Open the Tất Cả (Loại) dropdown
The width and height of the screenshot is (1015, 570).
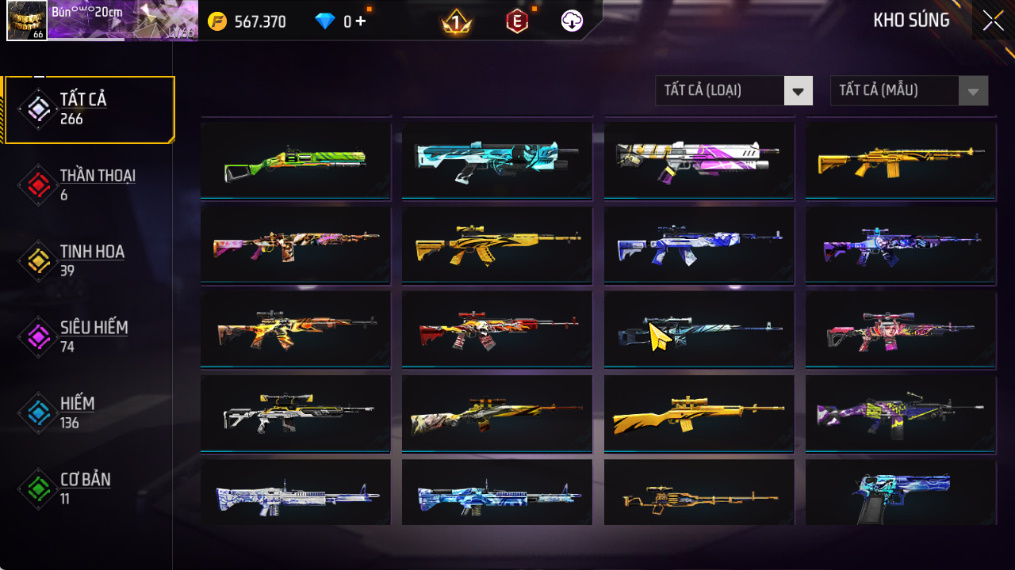point(734,91)
